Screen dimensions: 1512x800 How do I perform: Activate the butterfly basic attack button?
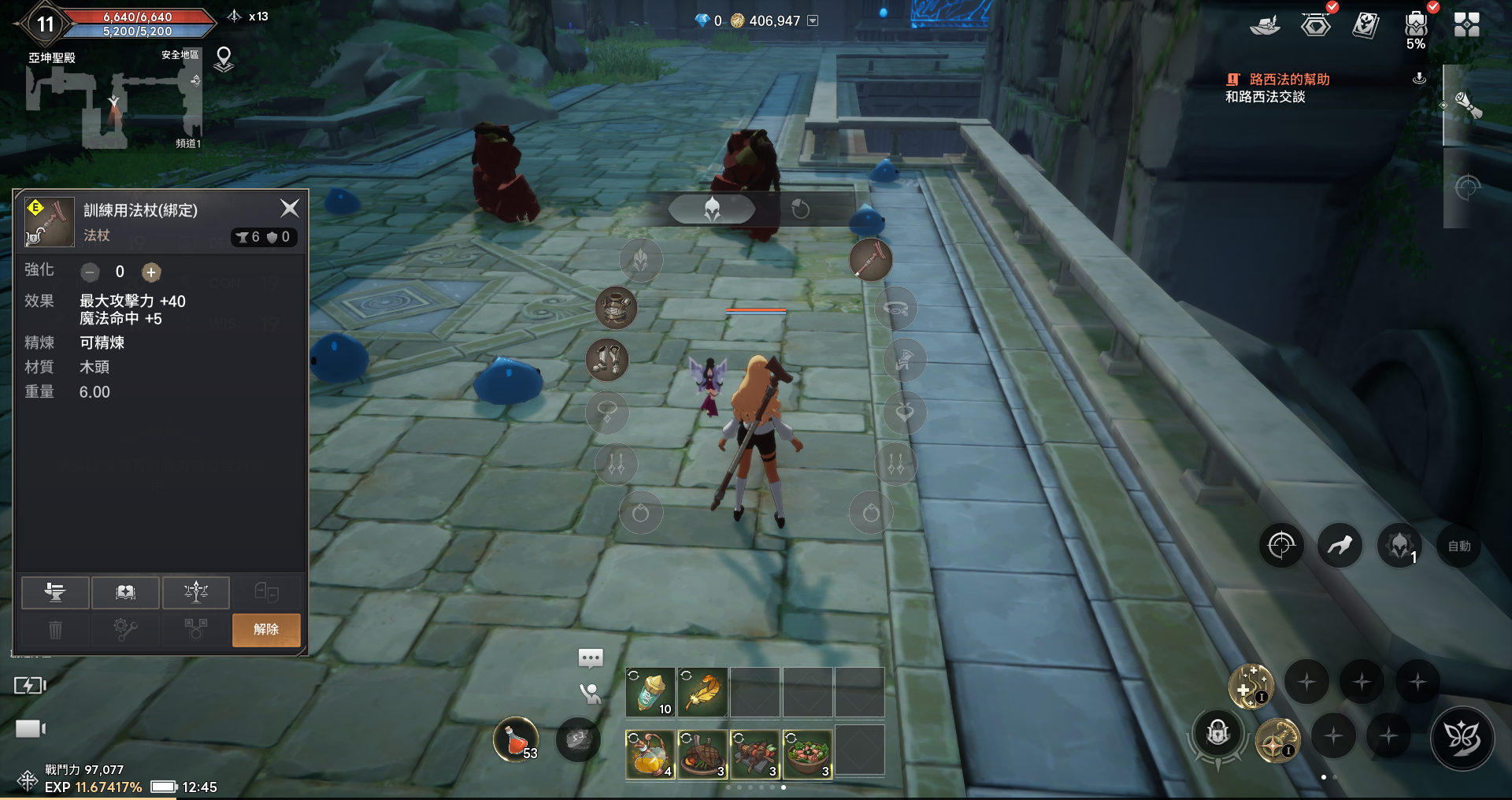(x=1462, y=738)
